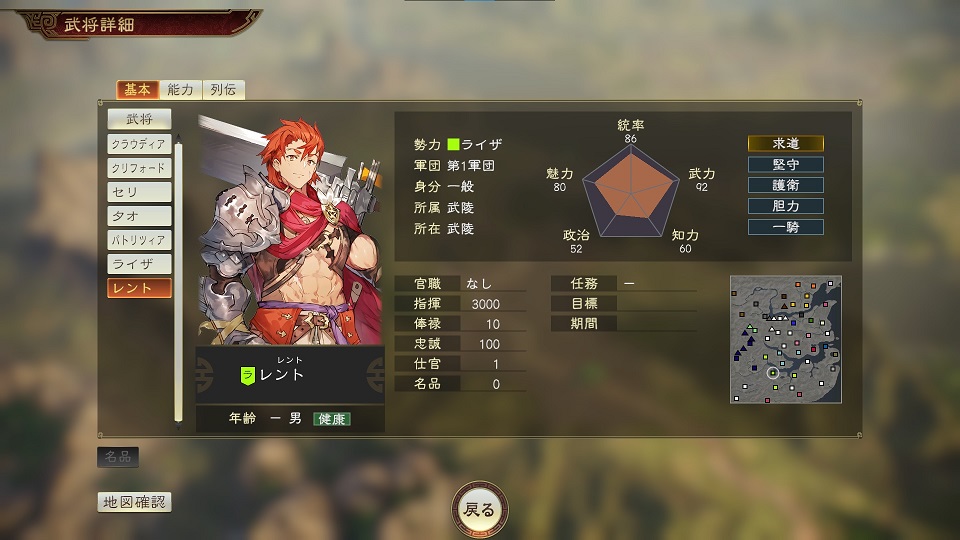Select the 求道 trait

[x=786, y=143]
